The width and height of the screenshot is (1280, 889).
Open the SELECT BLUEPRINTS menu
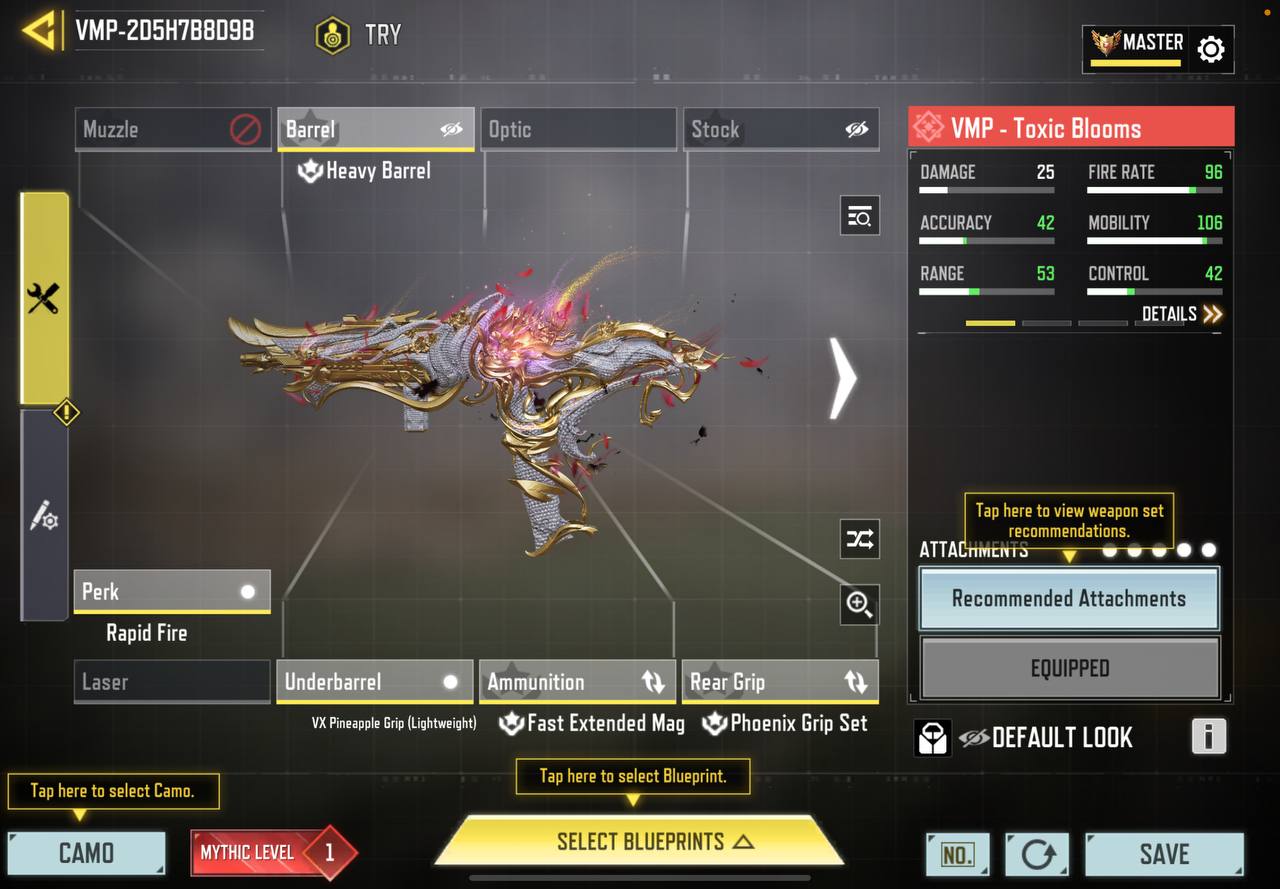[x=640, y=842]
